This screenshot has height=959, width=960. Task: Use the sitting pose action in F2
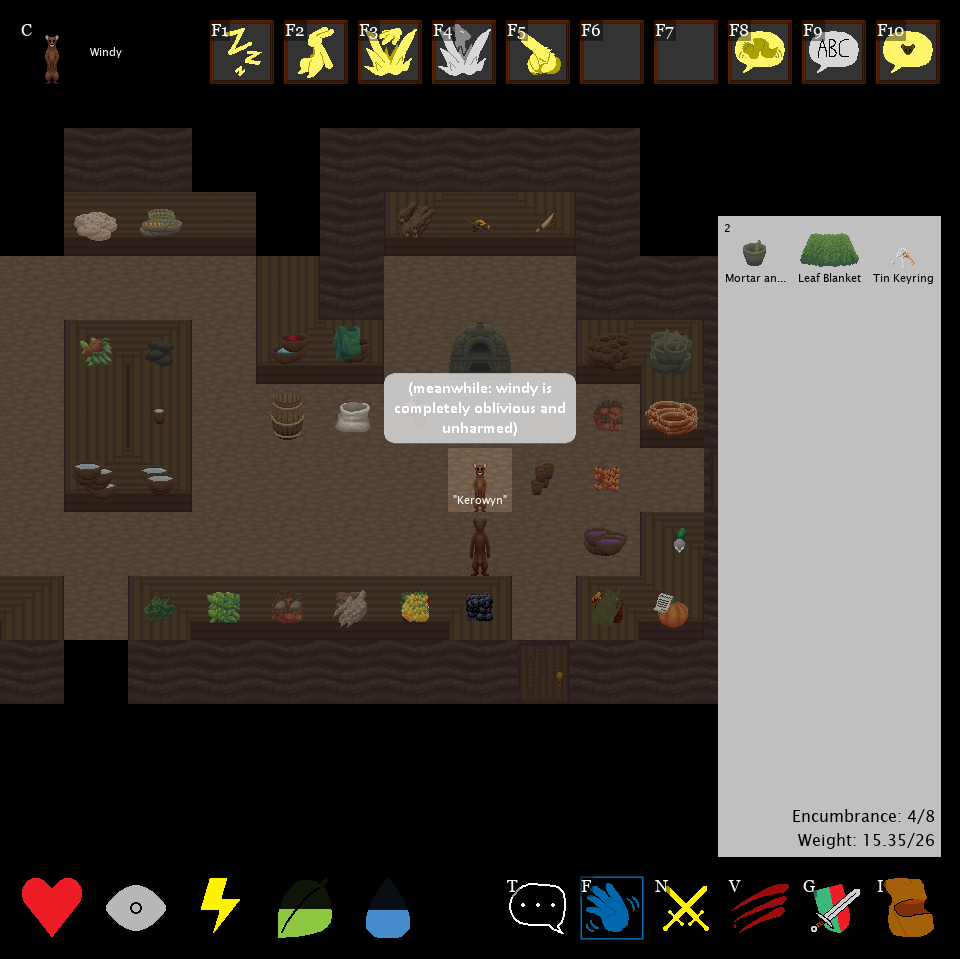click(315, 52)
